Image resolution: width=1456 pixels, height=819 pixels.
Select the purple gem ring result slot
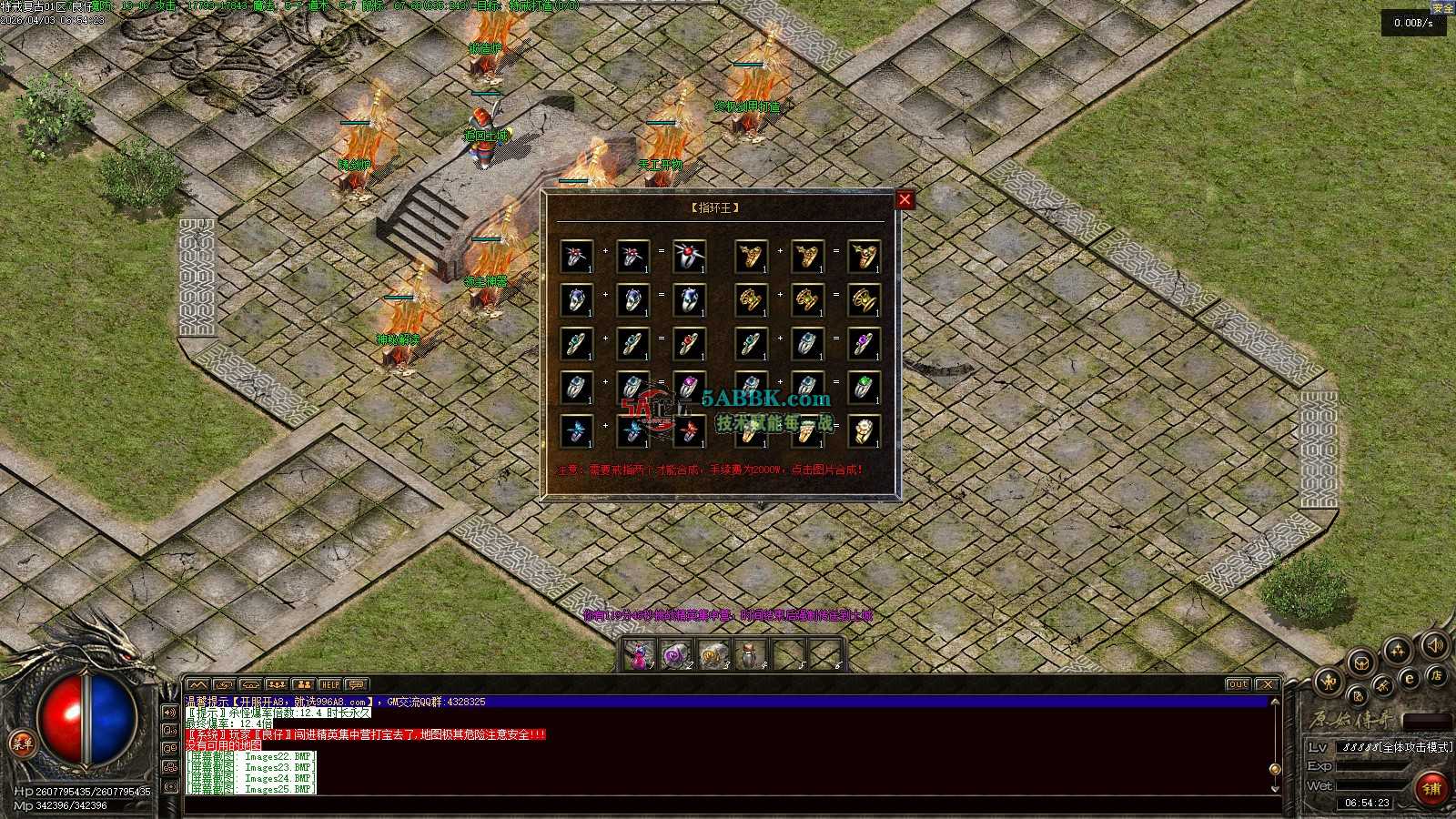pyautogui.click(x=864, y=344)
